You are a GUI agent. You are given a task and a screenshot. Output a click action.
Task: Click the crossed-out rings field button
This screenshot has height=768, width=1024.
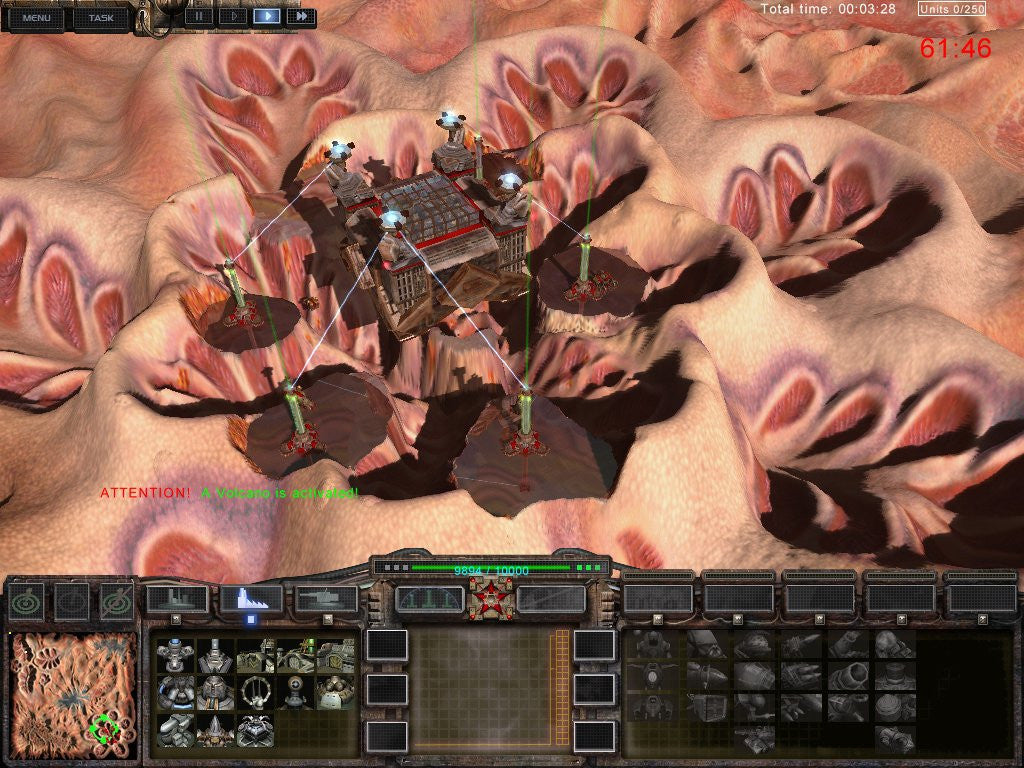tap(116, 600)
